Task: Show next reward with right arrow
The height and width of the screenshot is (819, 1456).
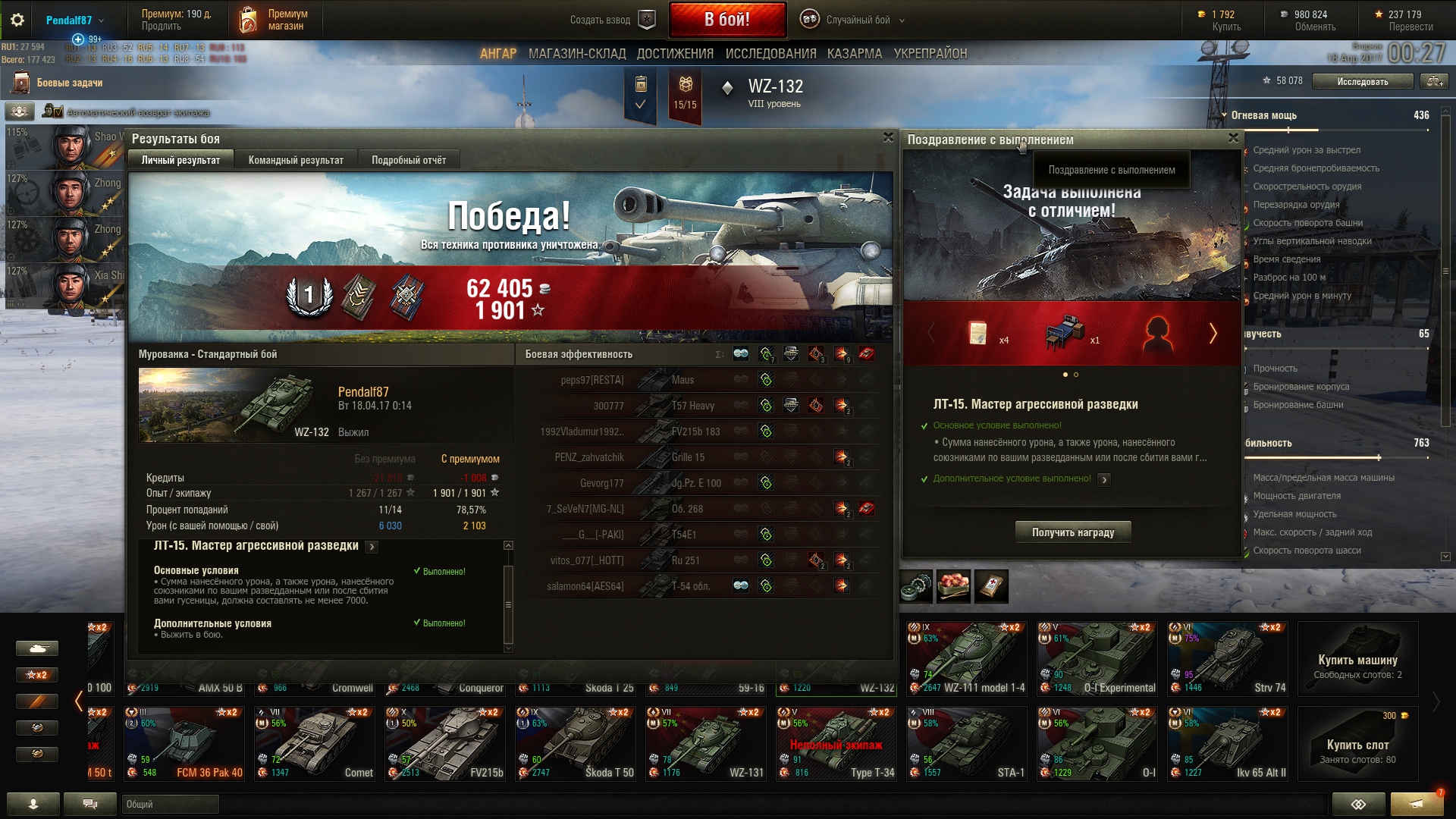Action: [1213, 333]
